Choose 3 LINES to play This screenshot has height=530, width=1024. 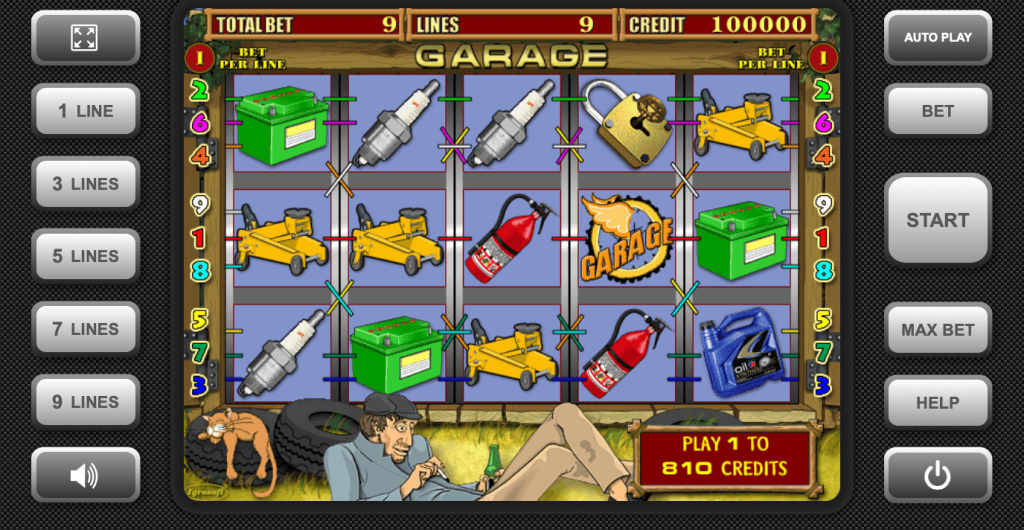(85, 184)
